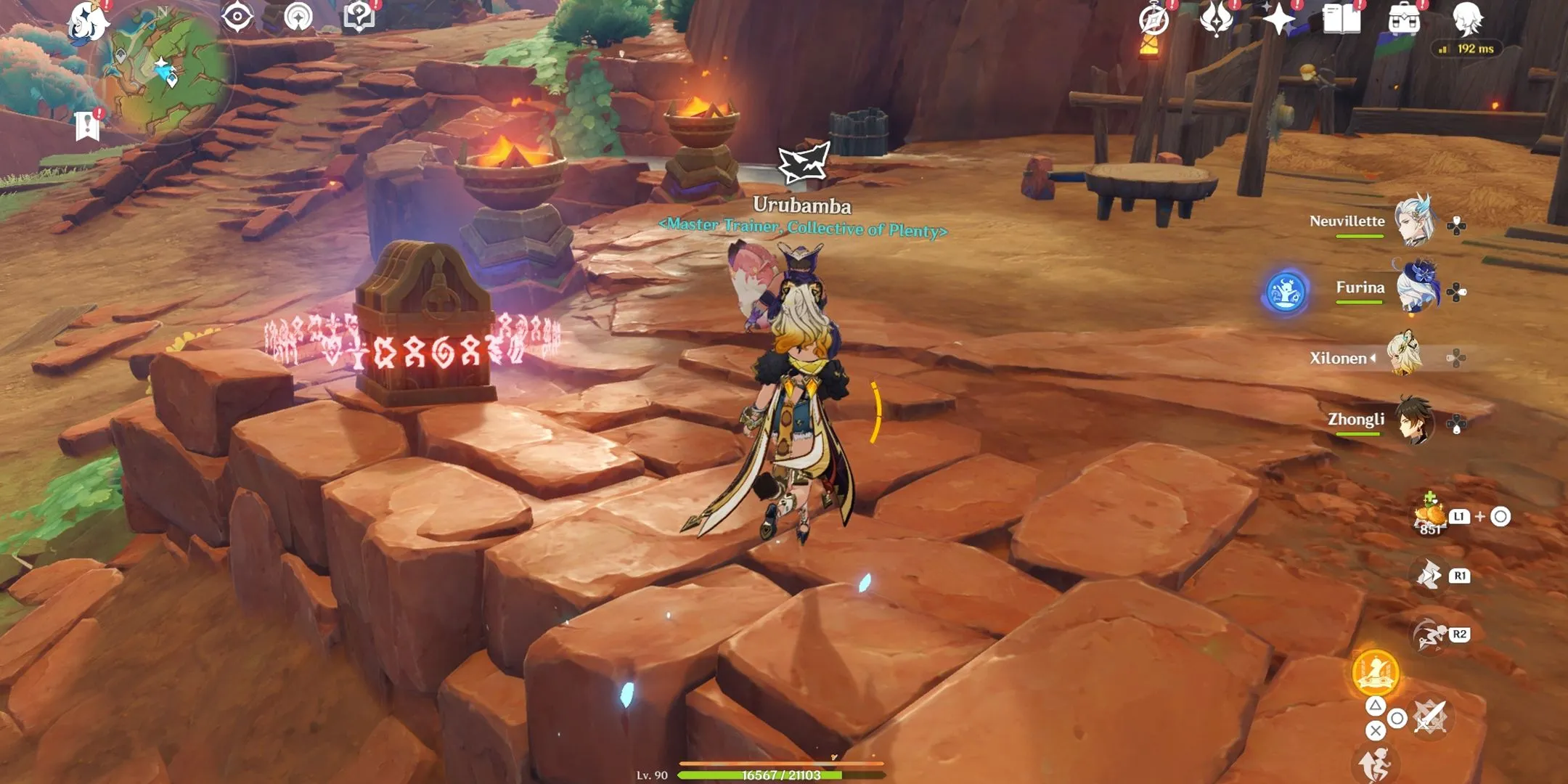
Task: Open the Wish star icon
Action: coord(1278,19)
